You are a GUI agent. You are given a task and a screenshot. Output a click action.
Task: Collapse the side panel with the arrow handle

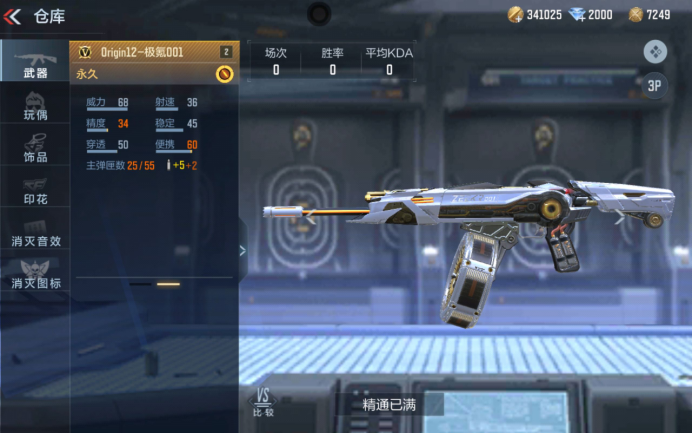[x=242, y=250]
